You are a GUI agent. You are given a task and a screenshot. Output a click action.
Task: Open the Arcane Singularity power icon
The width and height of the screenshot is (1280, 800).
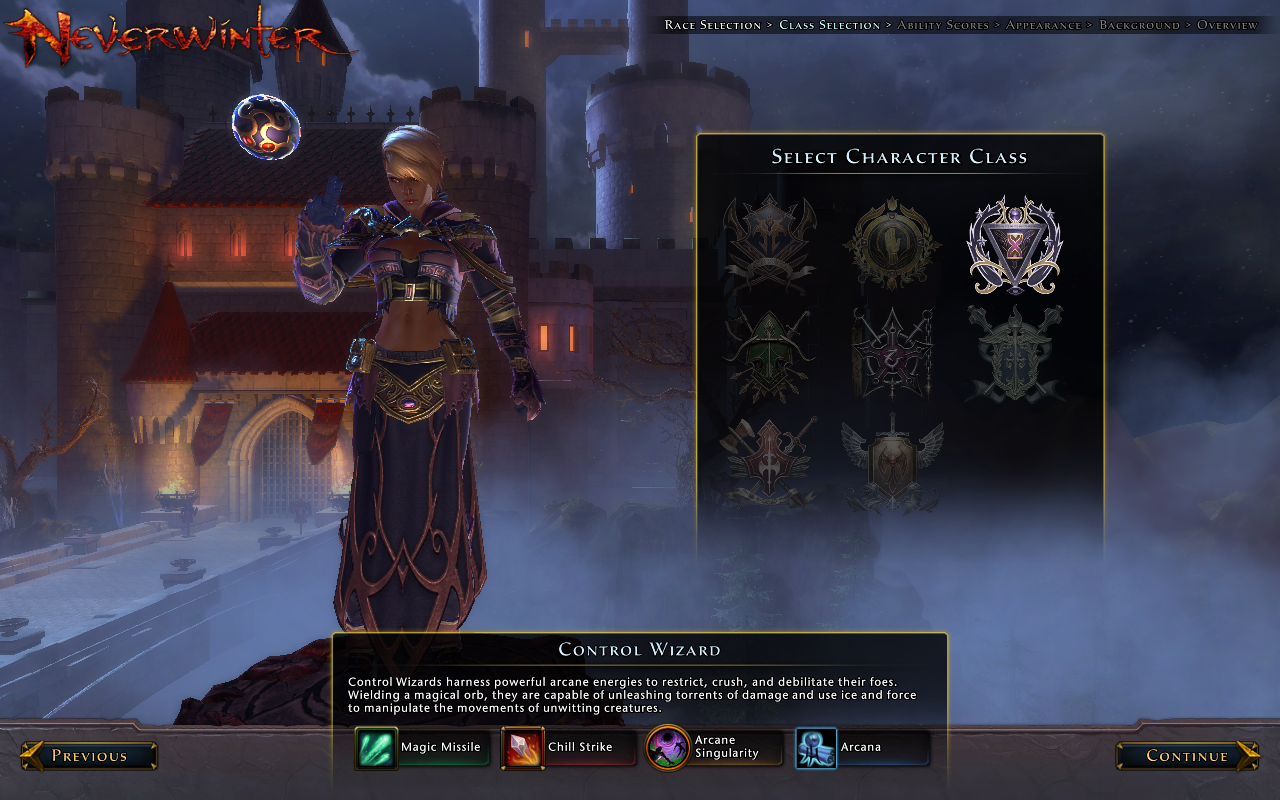coord(668,747)
